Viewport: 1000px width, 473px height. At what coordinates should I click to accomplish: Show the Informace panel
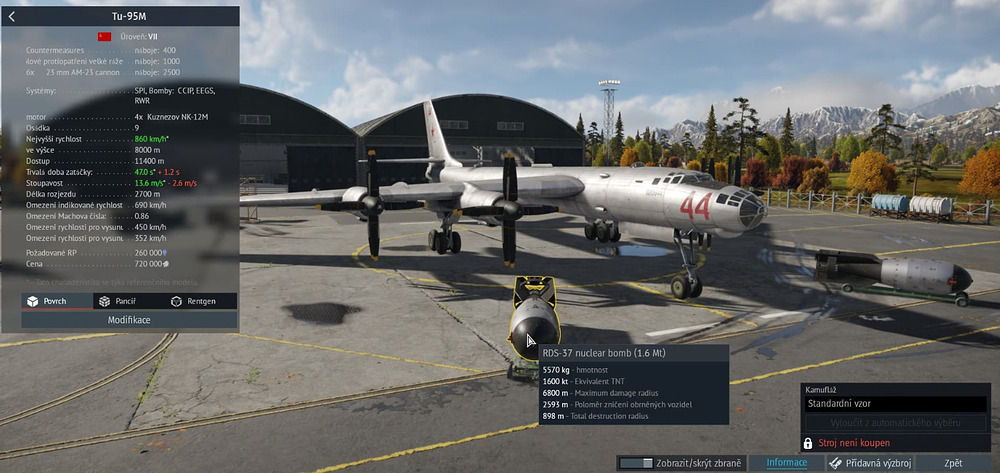pyautogui.click(x=786, y=463)
